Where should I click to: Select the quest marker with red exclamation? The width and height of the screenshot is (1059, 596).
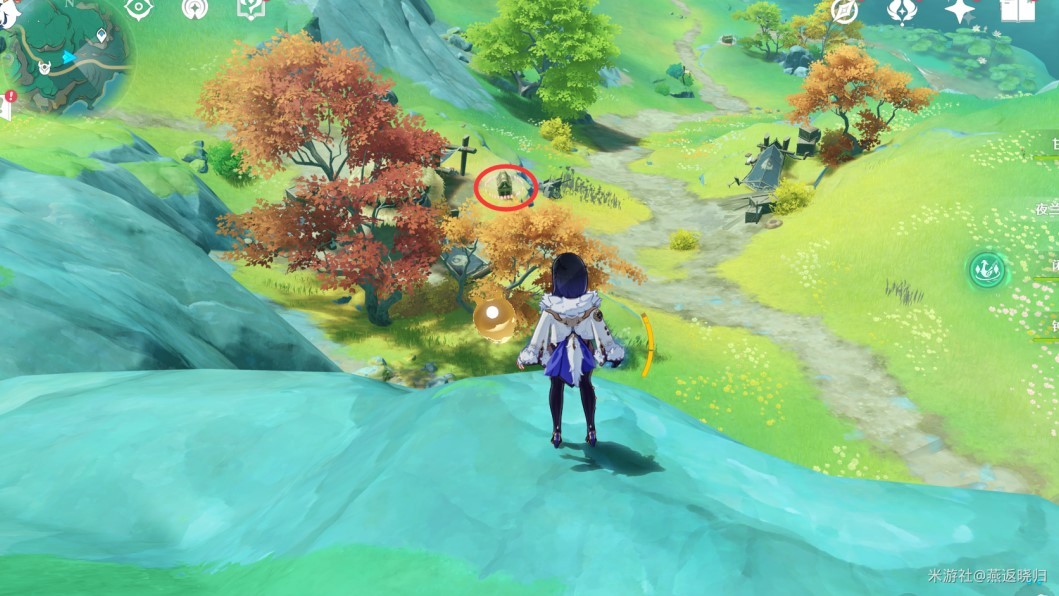pyautogui.click(x=10, y=97)
